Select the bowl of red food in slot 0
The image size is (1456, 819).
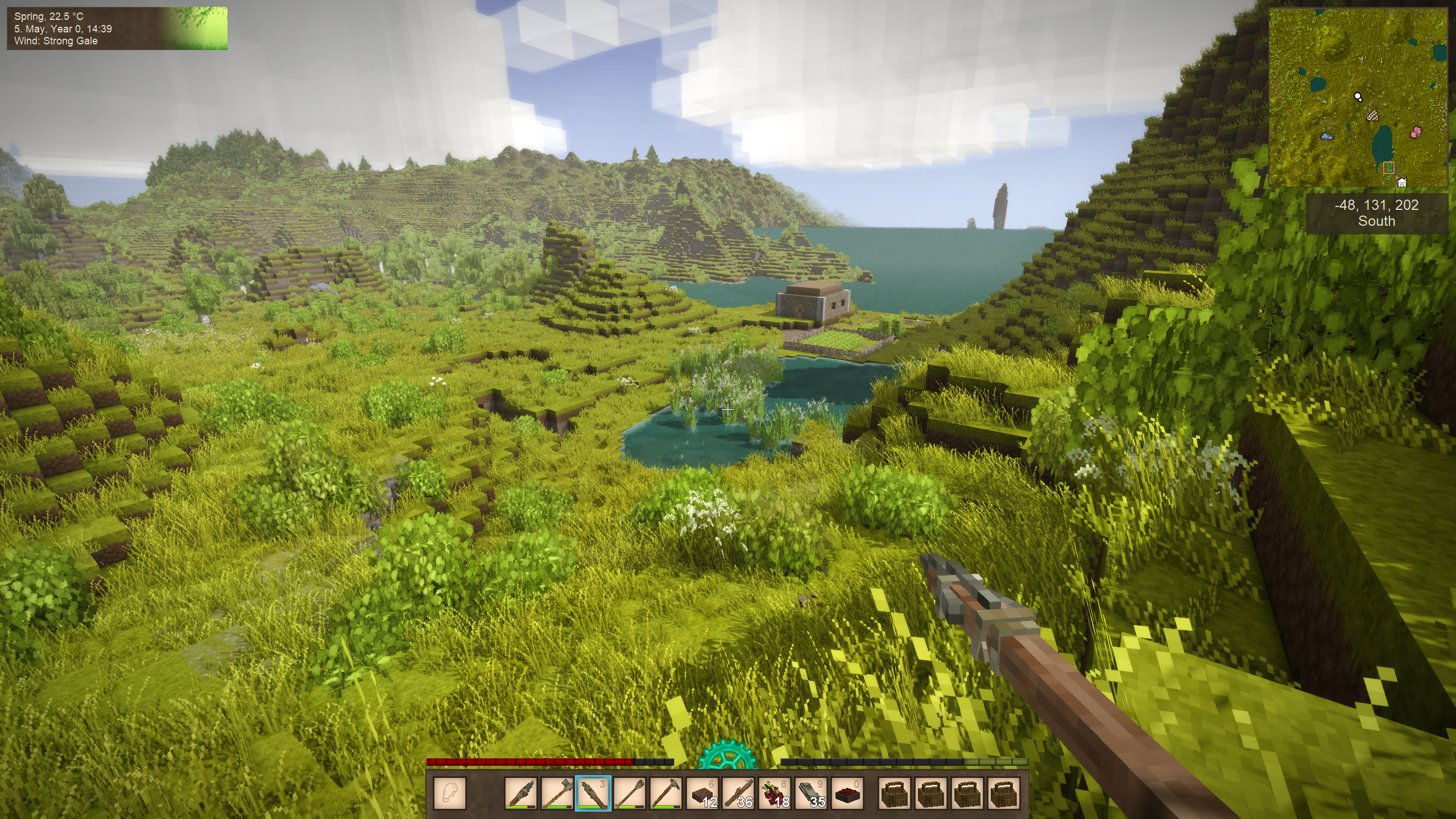[x=846, y=793]
